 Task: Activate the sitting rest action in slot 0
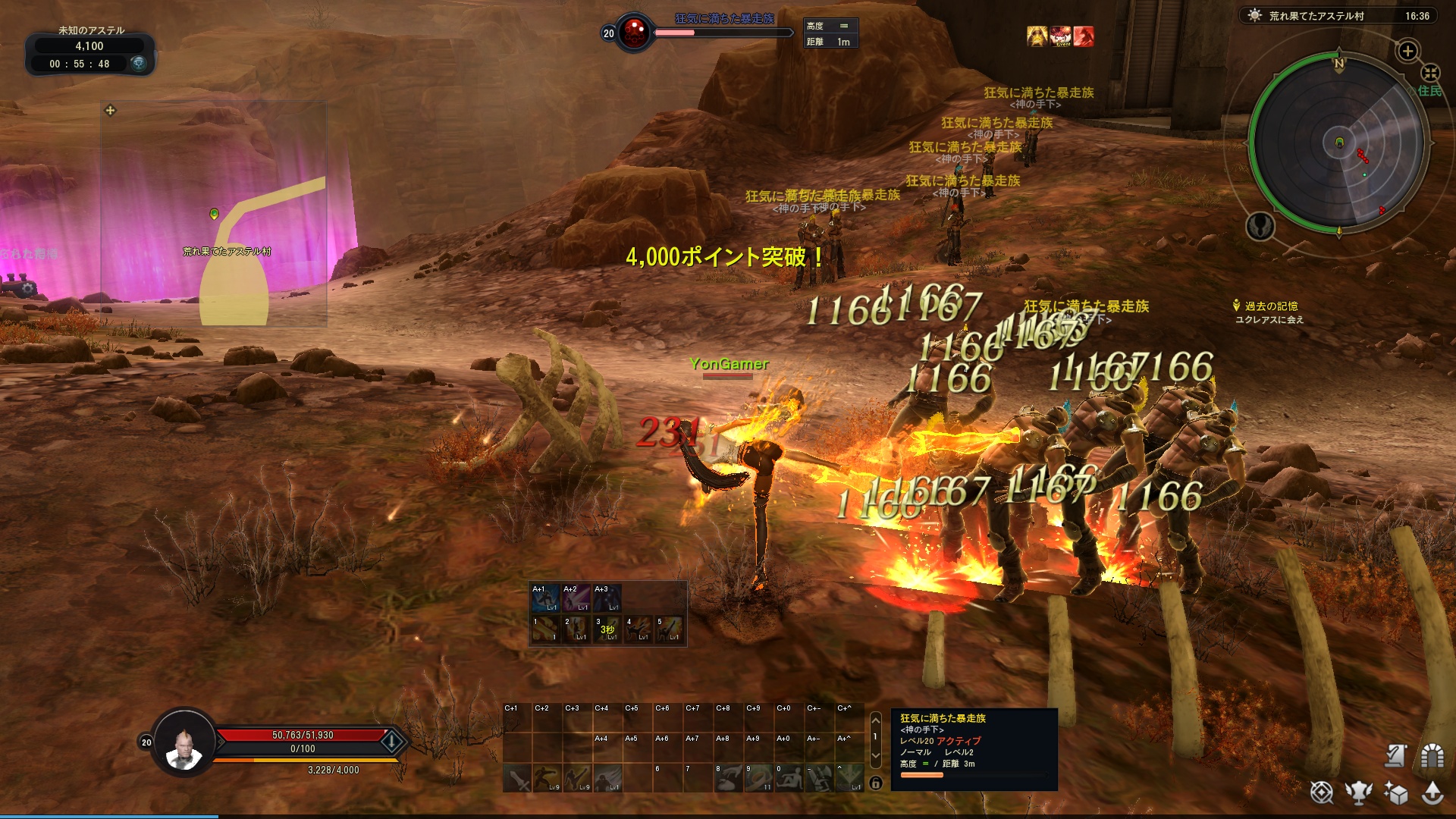point(789,778)
